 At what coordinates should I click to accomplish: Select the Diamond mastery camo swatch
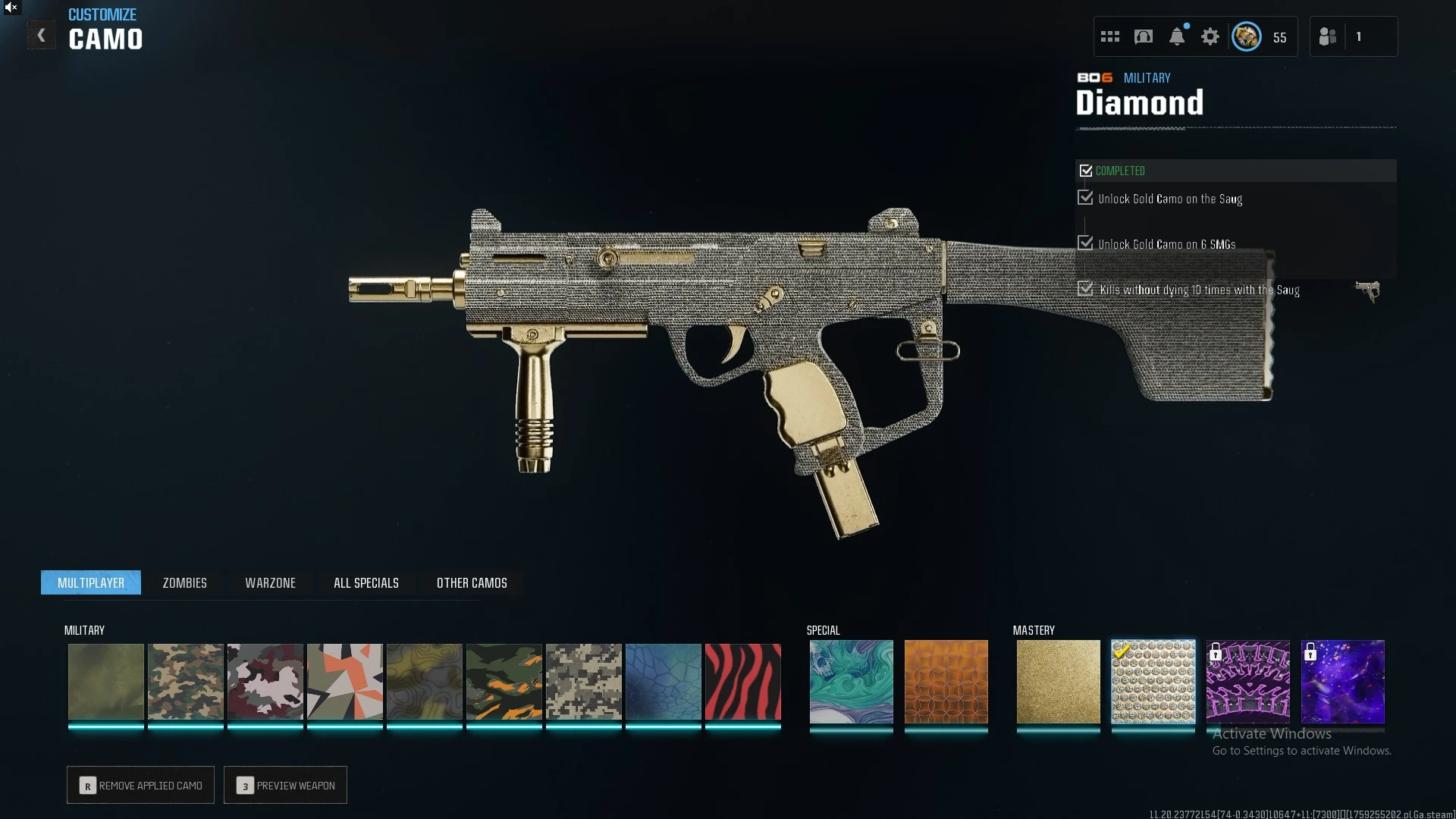click(x=1153, y=681)
